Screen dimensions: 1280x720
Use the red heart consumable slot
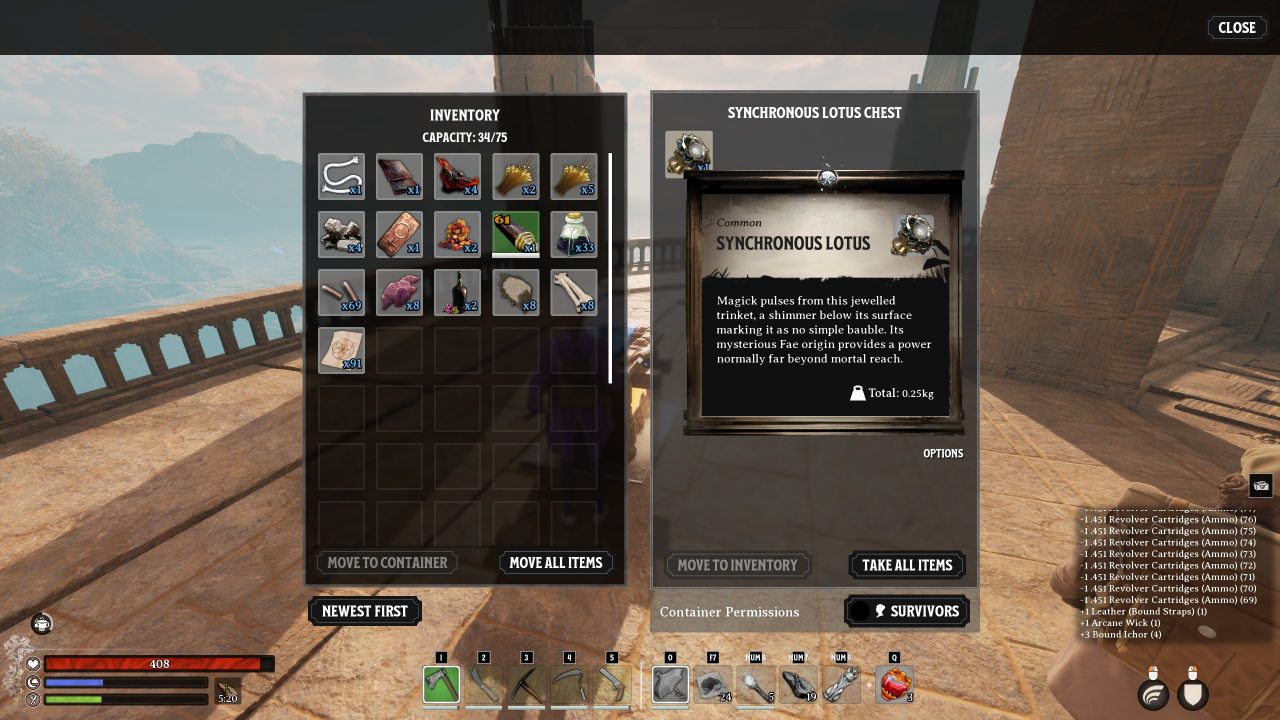[x=894, y=685]
